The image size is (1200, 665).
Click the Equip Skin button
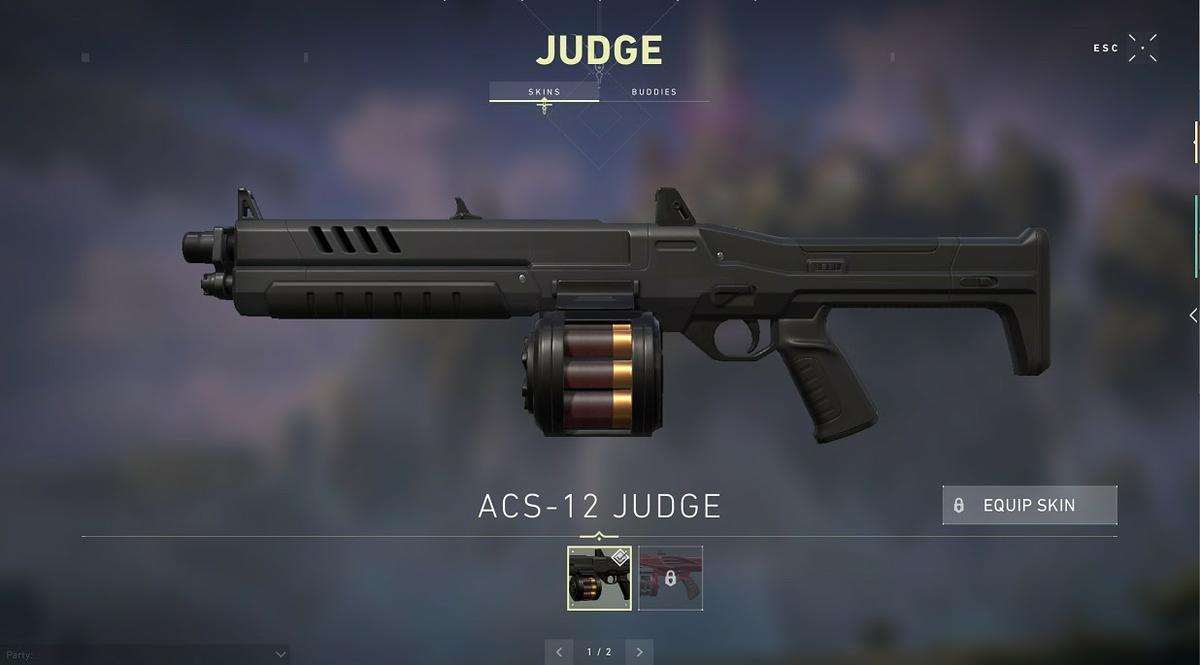pos(1029,505)
